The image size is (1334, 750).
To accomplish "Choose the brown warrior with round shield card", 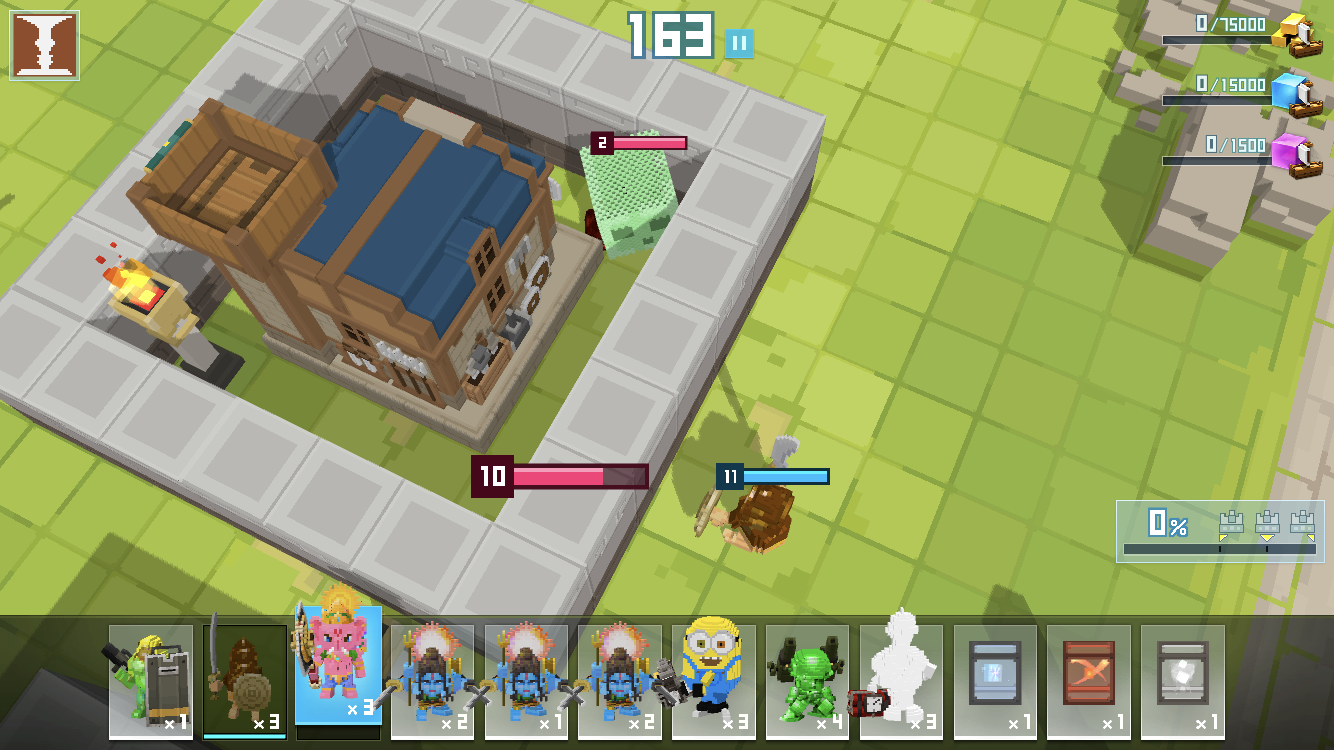I will [x=245, y=680].
